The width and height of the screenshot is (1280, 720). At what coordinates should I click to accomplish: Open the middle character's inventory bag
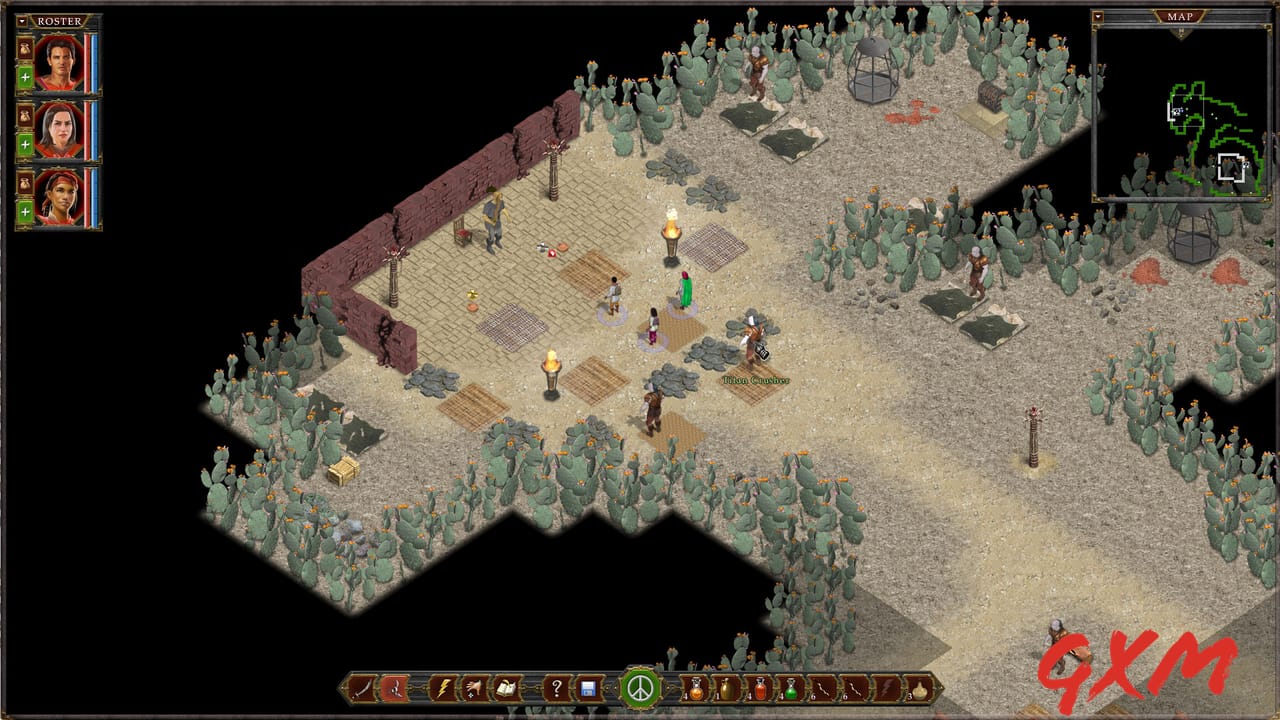tap(24, 115)
